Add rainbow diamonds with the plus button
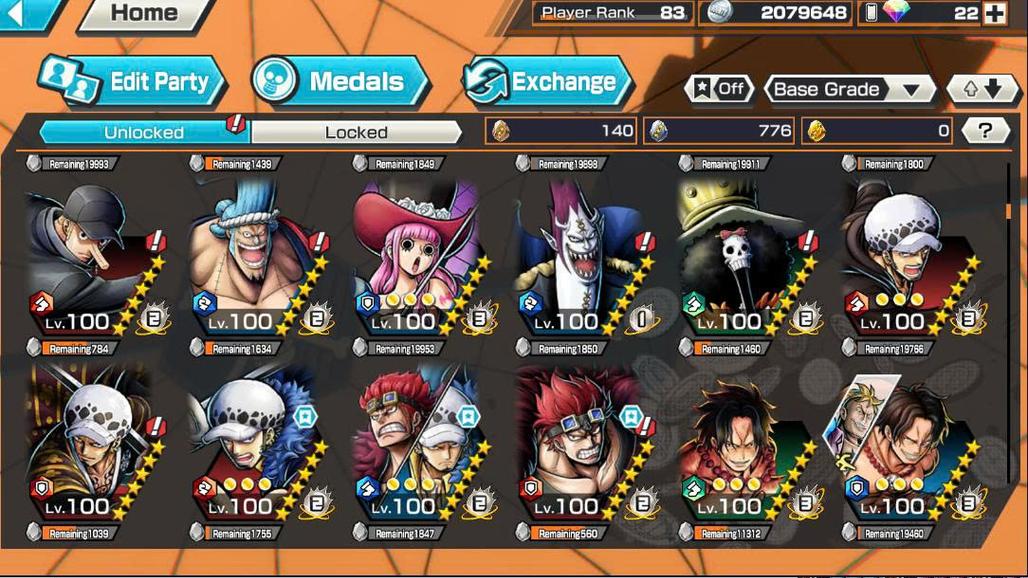This screenshot has width=1028, height=578. [x=994, y=13]
